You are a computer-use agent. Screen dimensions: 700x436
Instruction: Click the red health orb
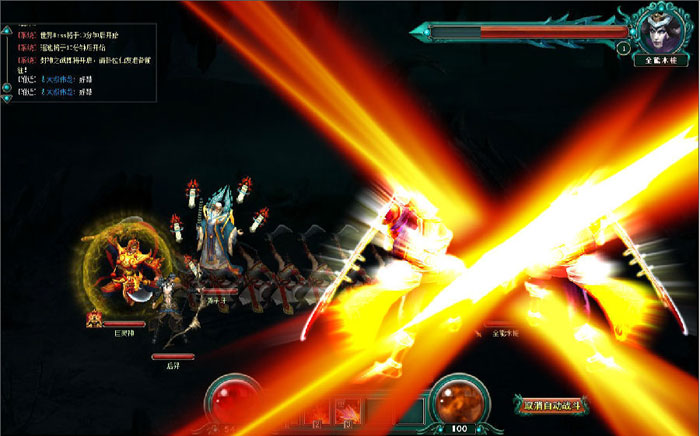pyautogui.click(x=233, y=401)
